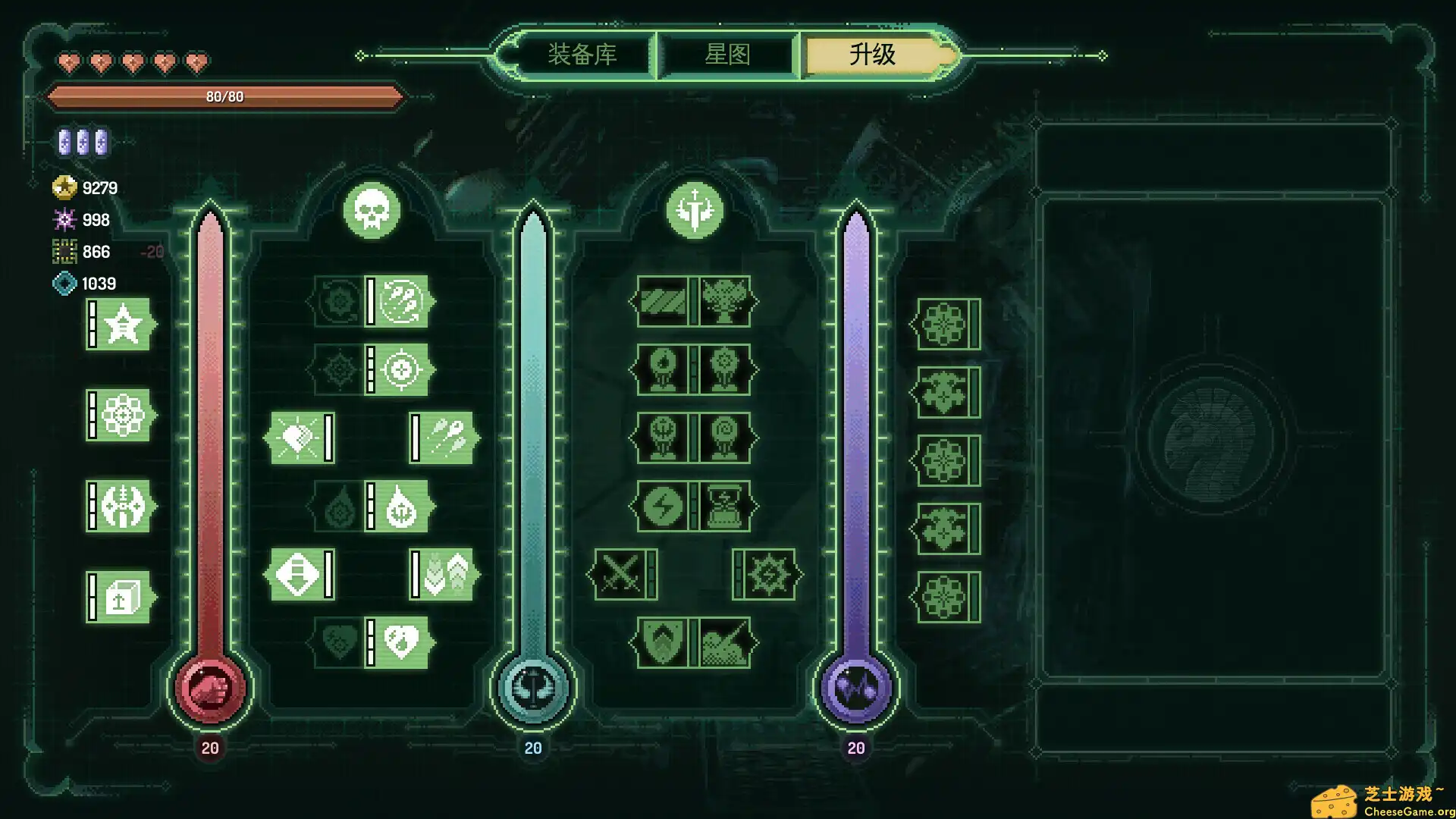Viewport: 1456px width, 819px height.
Task: Select the crossed axes upgrade in the left sidebar
Action: coord(119,508)
